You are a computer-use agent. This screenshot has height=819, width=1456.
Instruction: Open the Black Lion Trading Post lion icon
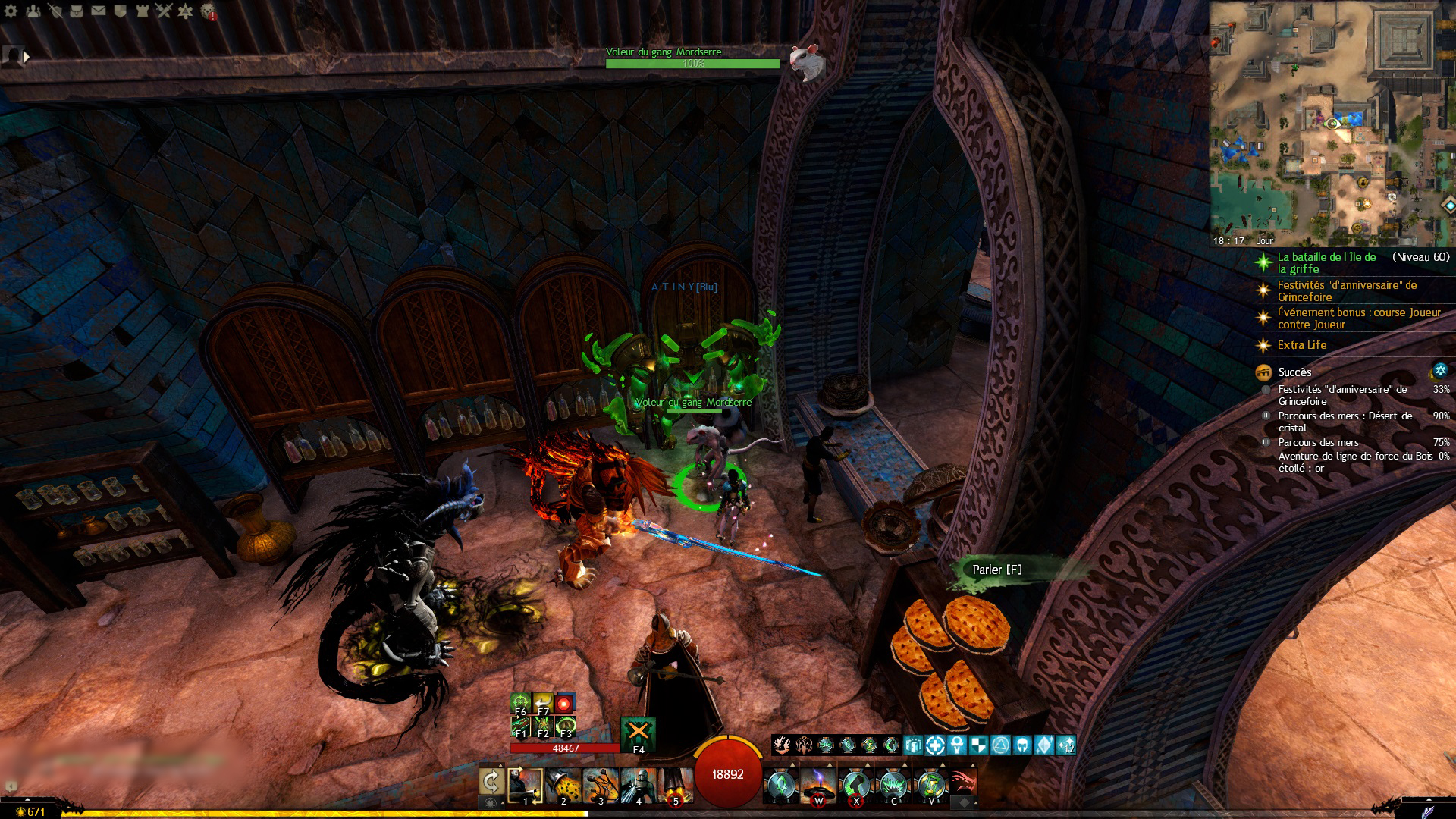pyautogui.click(x=208, y=11)
